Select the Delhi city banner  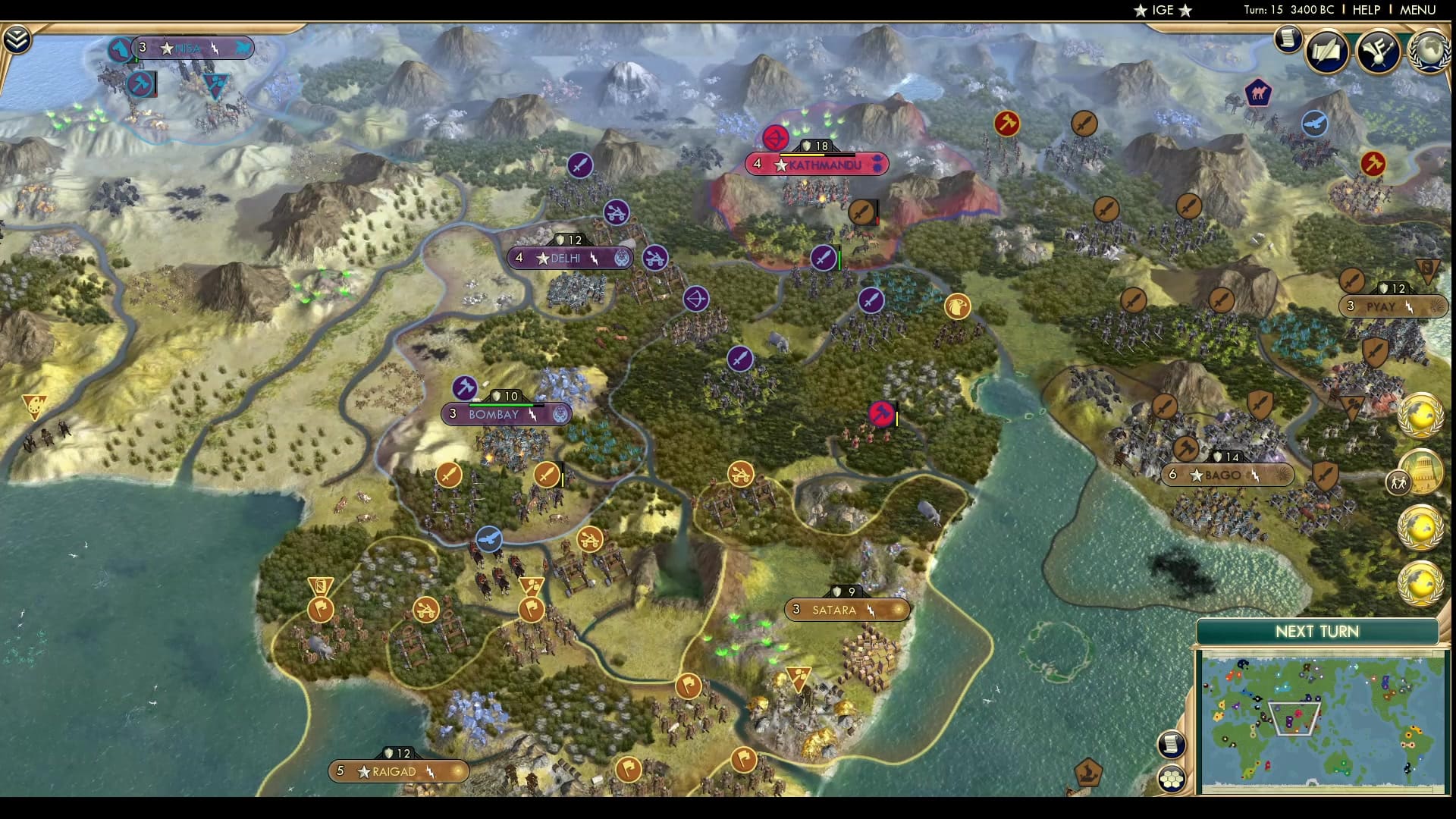point(571,258)
